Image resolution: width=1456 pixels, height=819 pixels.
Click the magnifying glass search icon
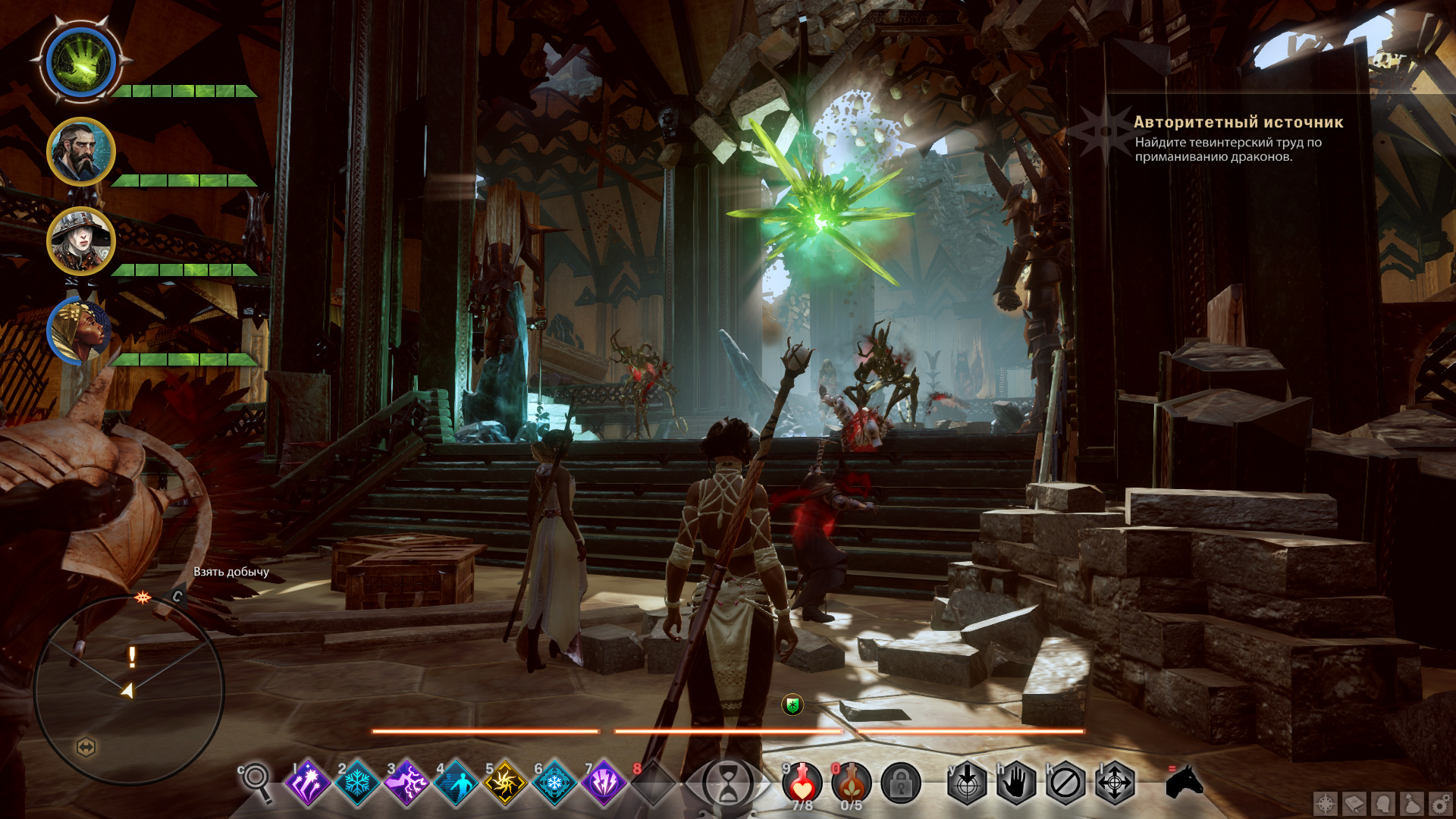[256, 780]
